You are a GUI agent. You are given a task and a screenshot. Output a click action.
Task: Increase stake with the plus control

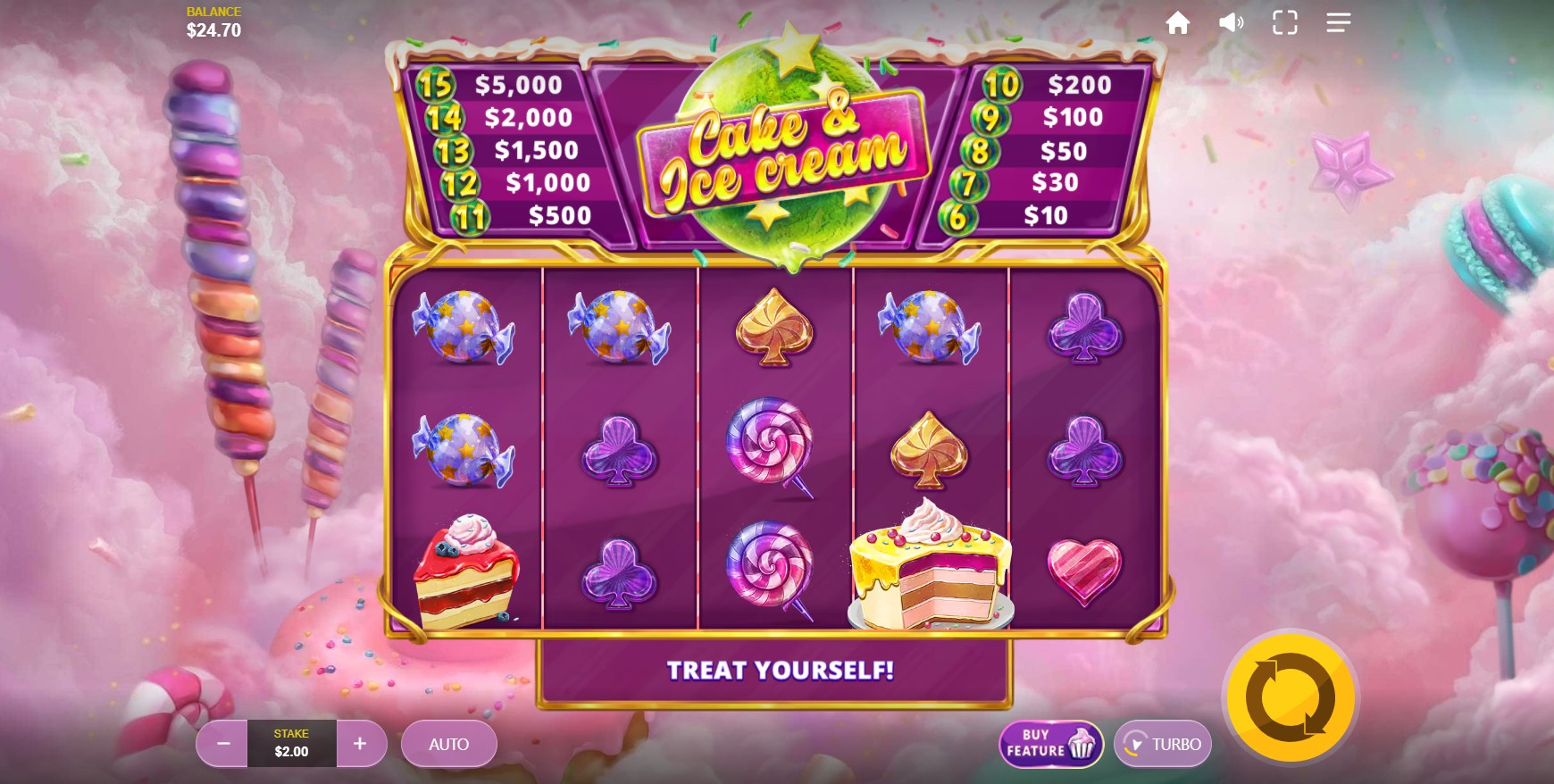click(x=361, y=743)
